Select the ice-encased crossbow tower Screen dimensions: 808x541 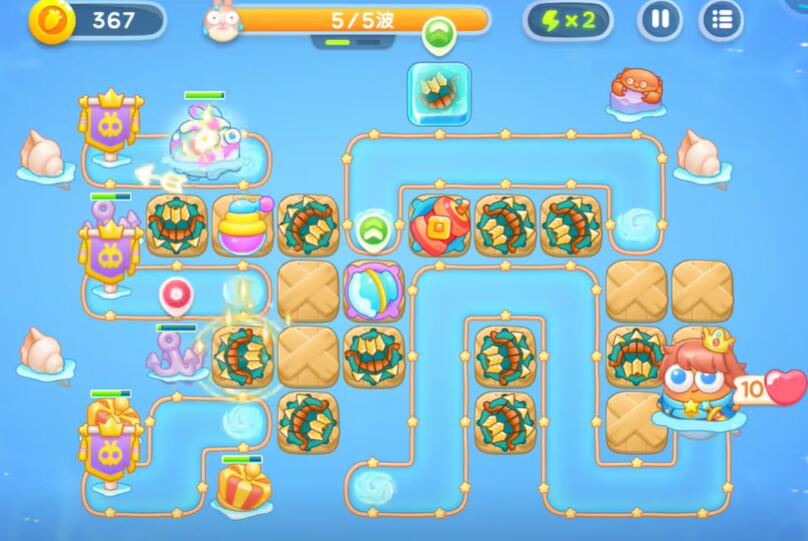tap(438, 92)
